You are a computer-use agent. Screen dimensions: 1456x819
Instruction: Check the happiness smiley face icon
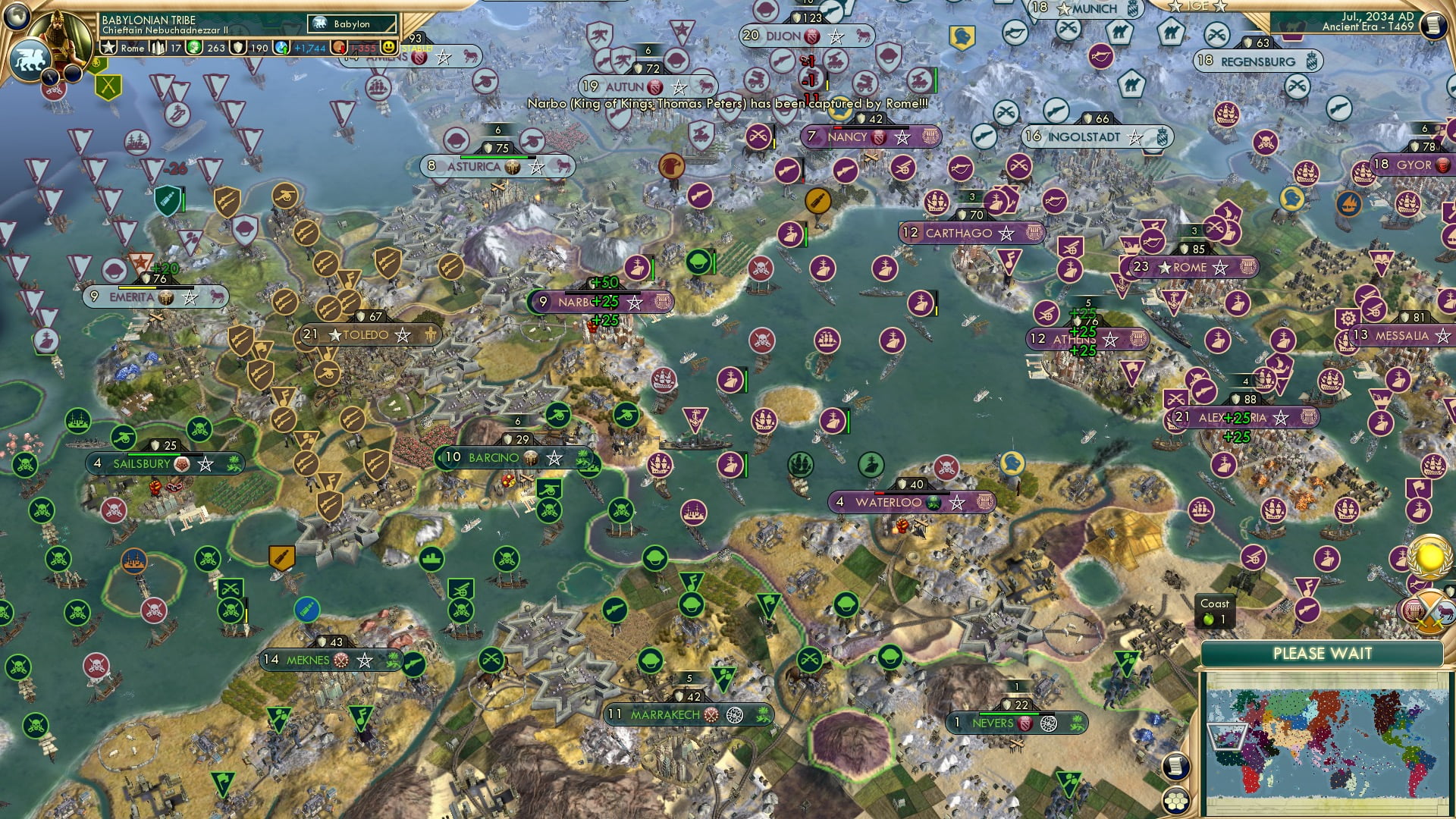[x=388, y=47]
